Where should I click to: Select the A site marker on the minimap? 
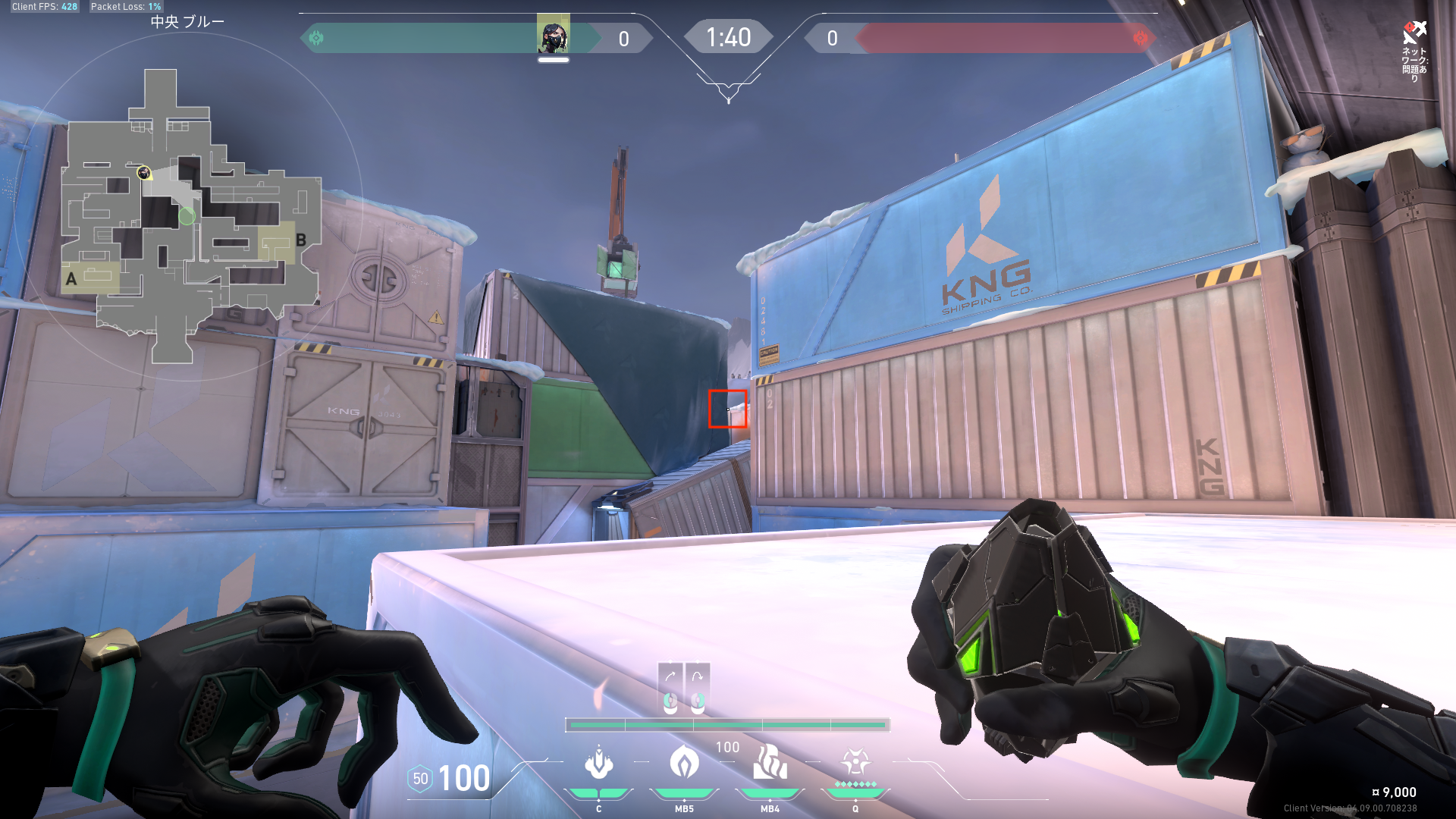pyautogui.click(x=71, y=279)
